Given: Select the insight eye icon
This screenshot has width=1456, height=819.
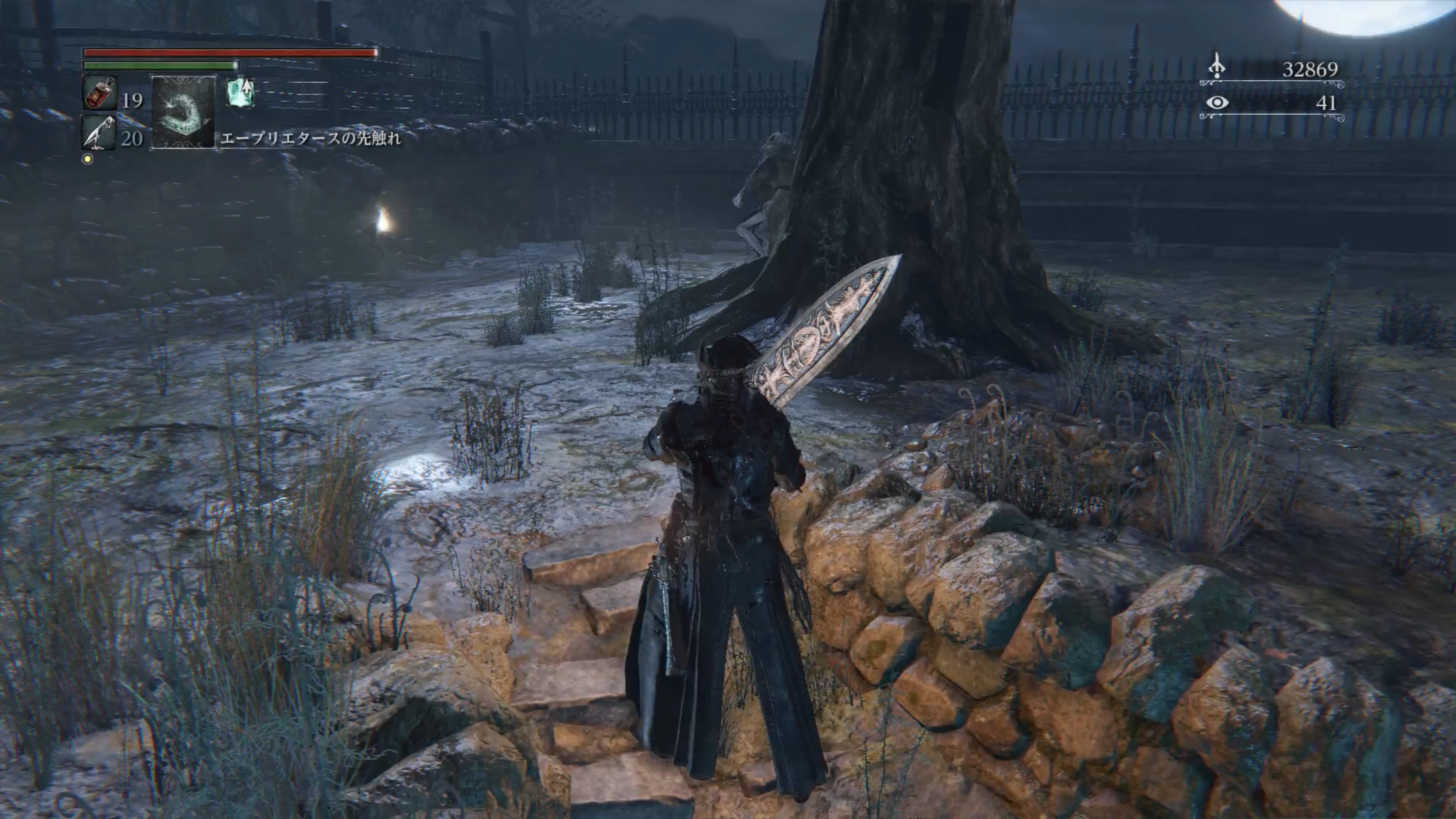Looking at the screenshot, I should (1217, 103).
